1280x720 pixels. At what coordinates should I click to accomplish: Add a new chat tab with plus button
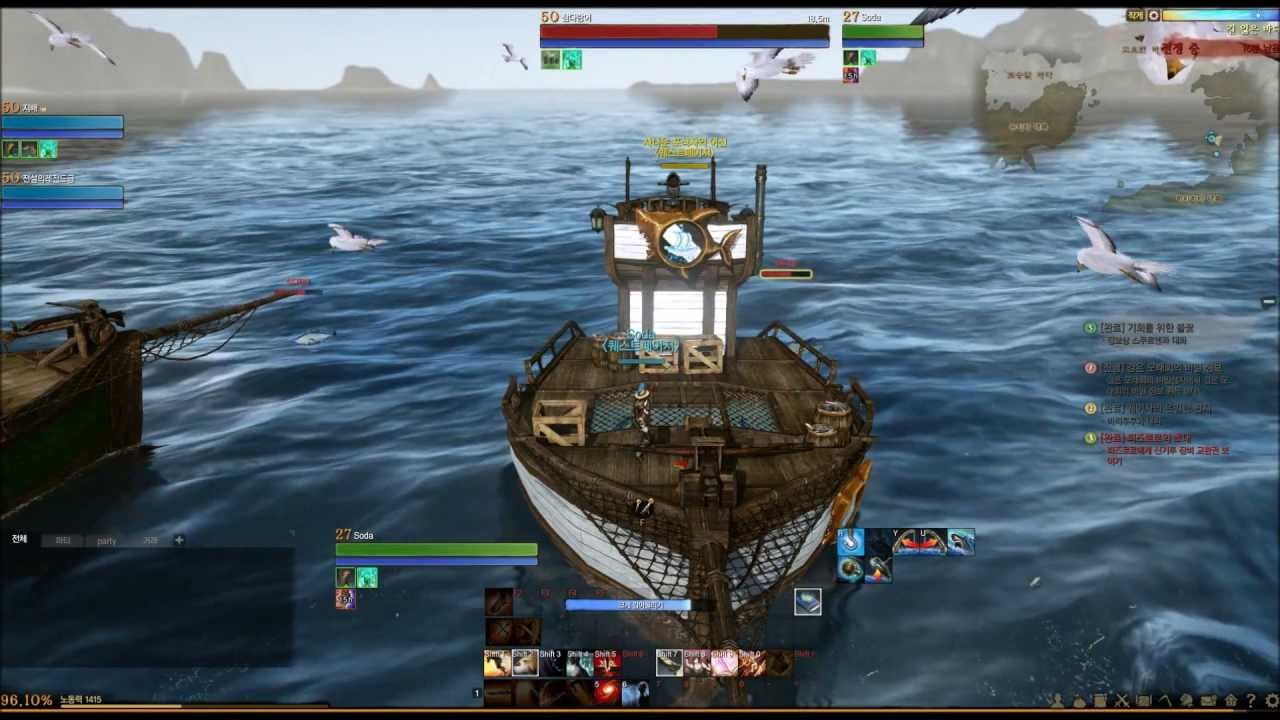179,540
